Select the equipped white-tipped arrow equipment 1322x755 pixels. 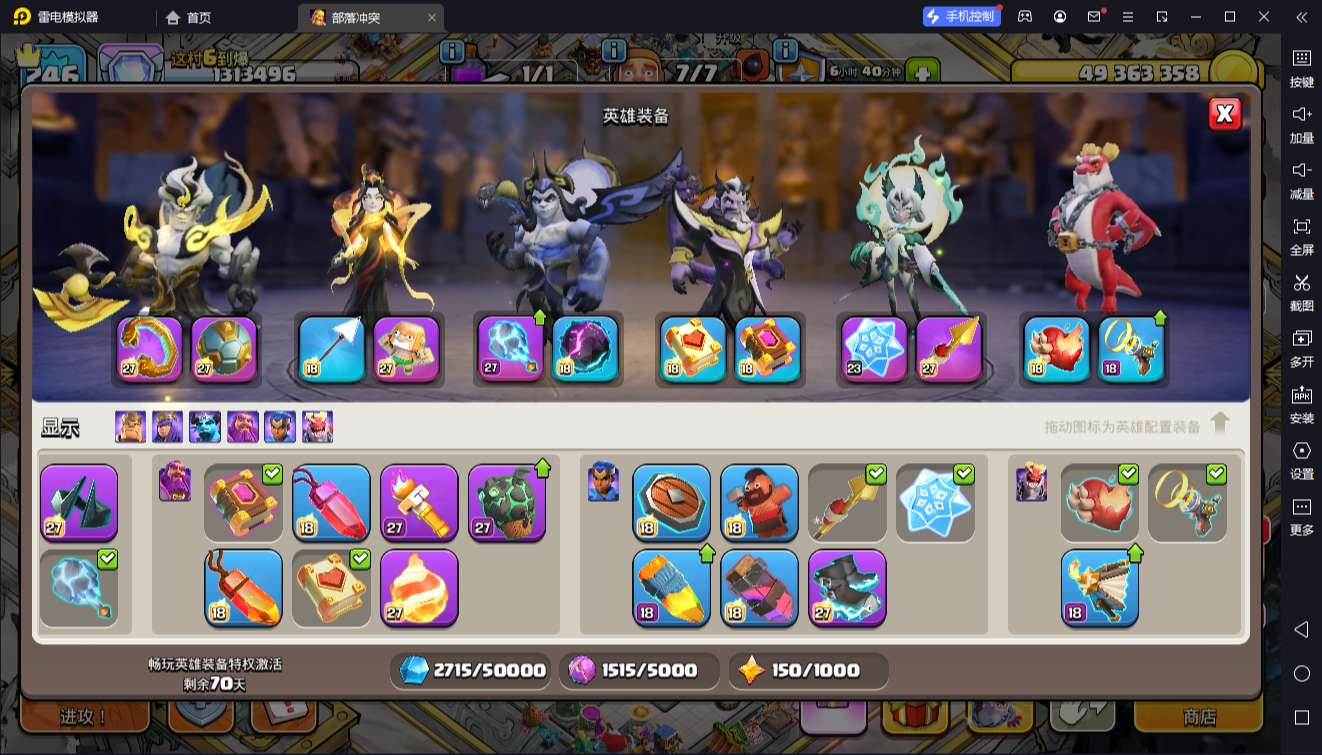pos(331,349)
